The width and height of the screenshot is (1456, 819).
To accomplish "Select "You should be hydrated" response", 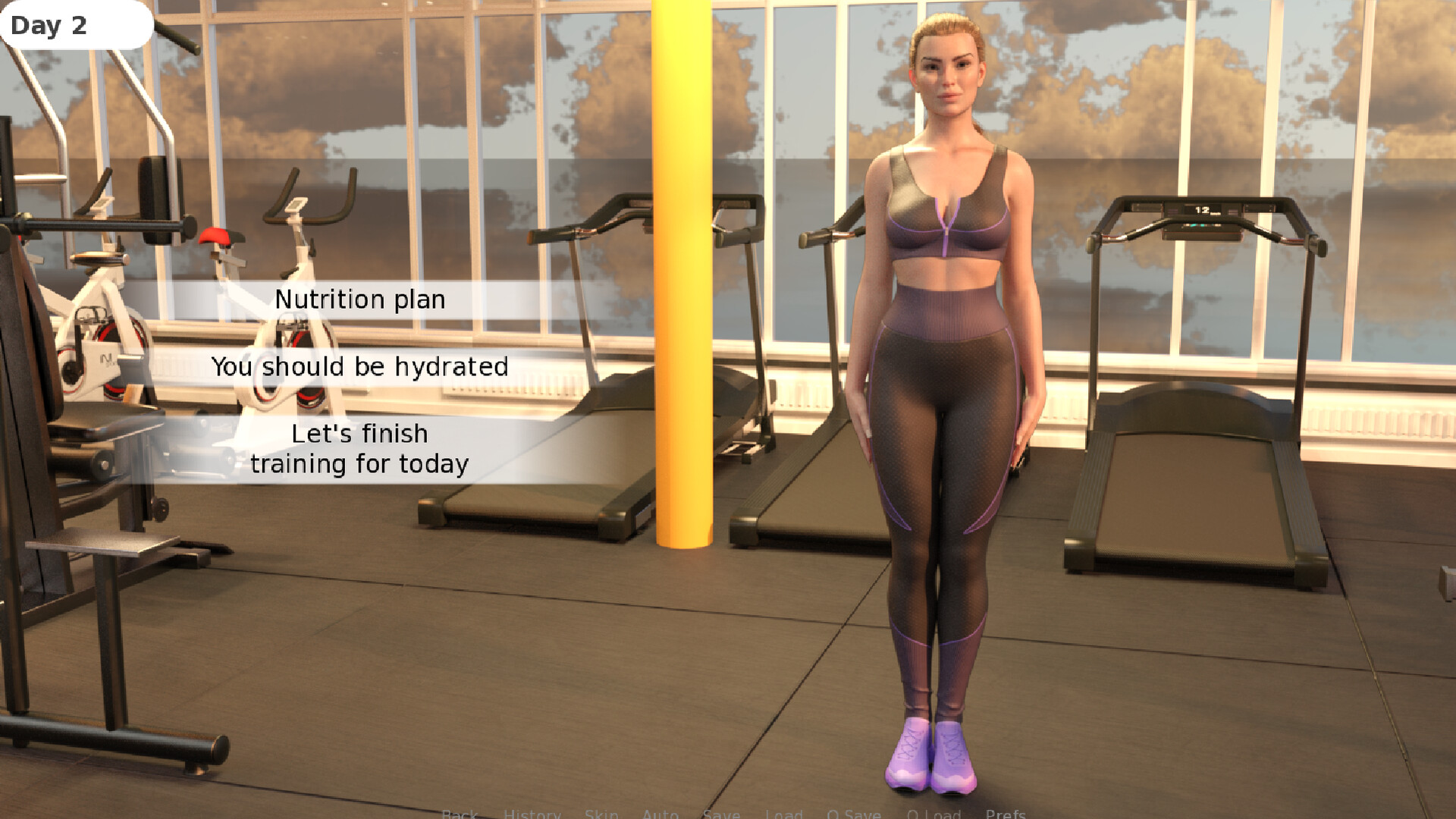I will click(x=361, y=366).
